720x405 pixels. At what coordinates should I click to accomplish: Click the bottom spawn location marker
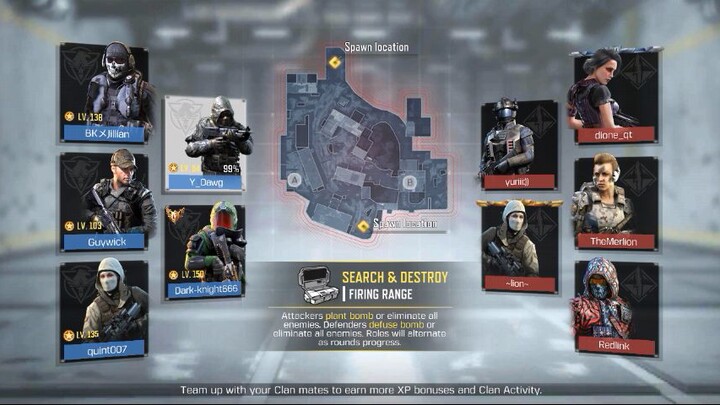pos(363,226)
